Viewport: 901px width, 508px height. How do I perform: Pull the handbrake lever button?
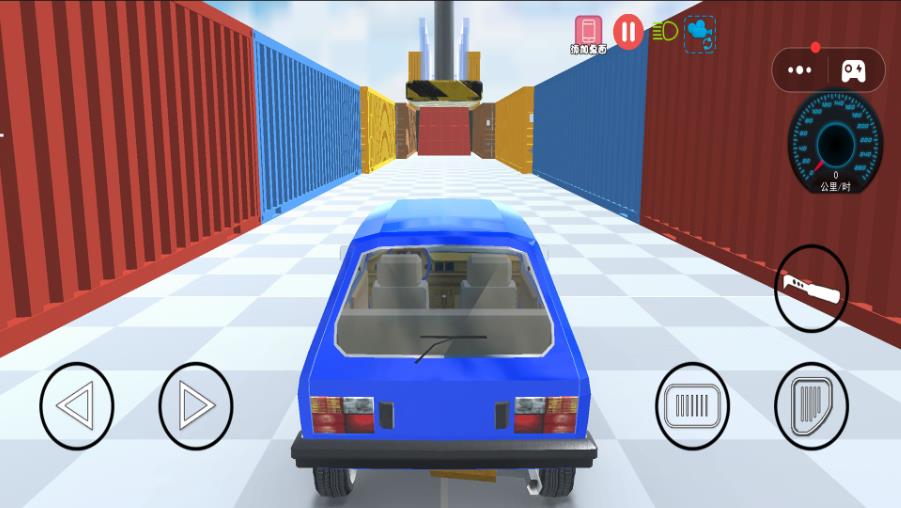[811, 289]
